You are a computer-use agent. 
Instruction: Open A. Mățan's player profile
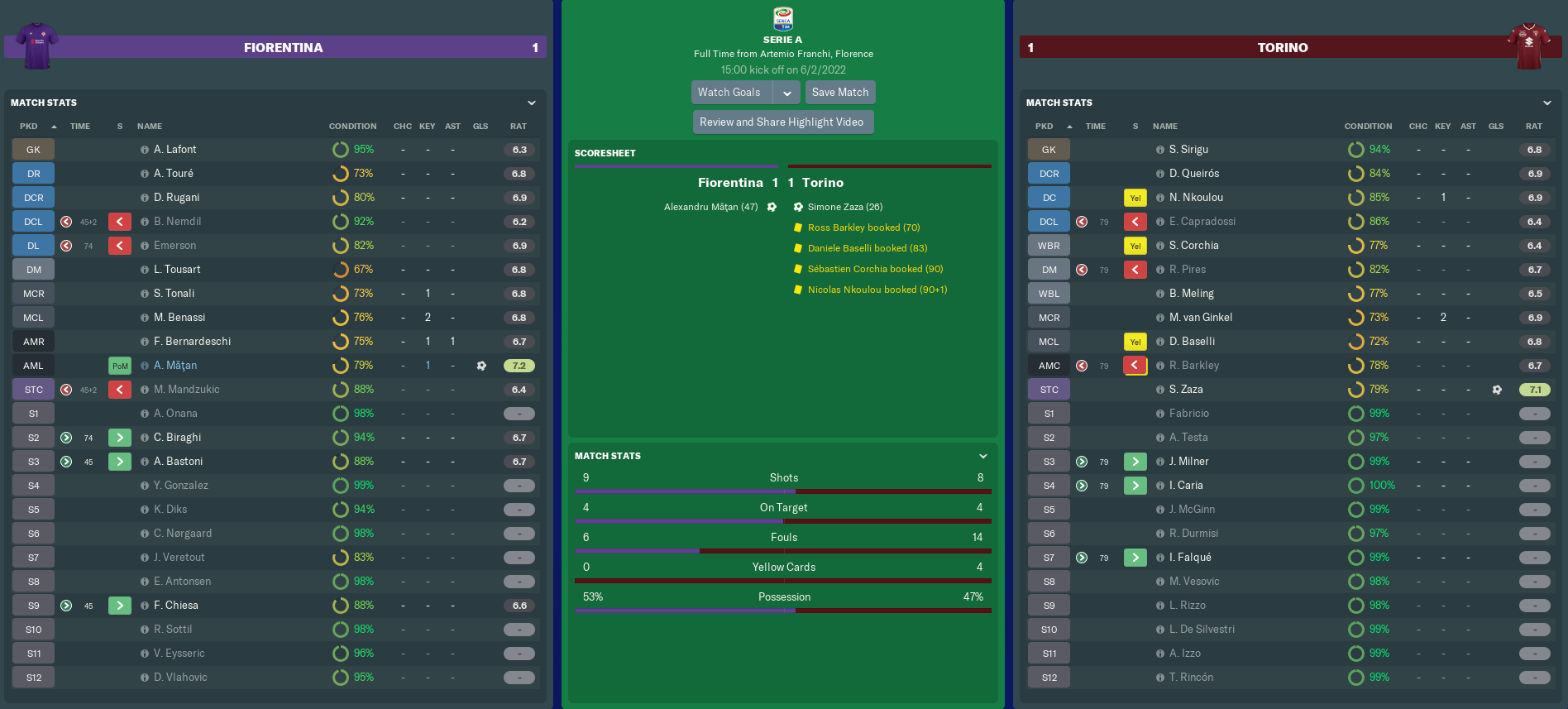[x=175, y=366]
